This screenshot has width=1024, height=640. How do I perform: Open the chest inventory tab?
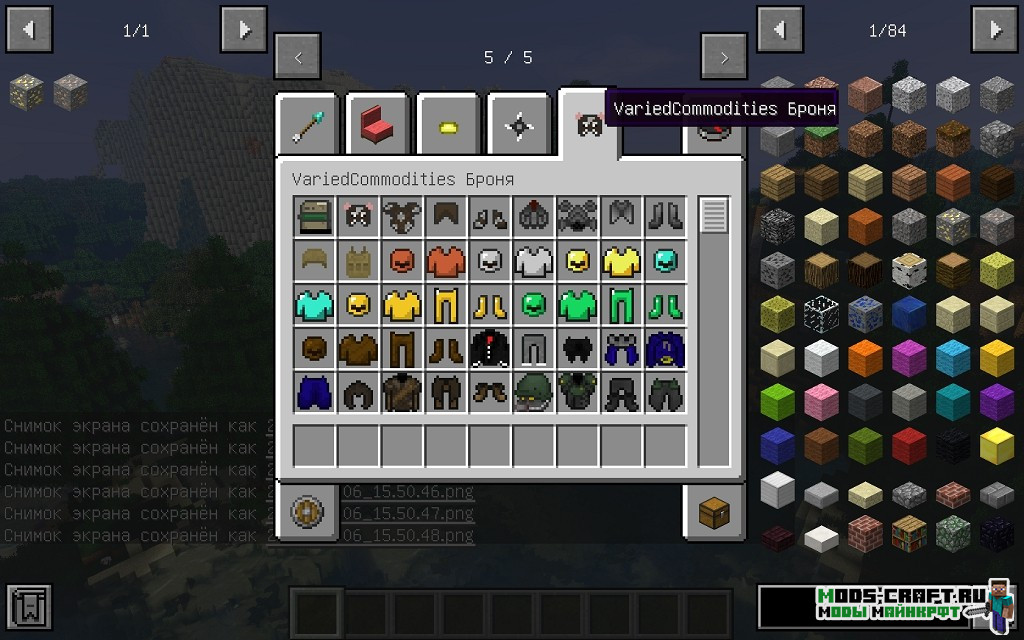pyautogui.click(x=714, y=513)
